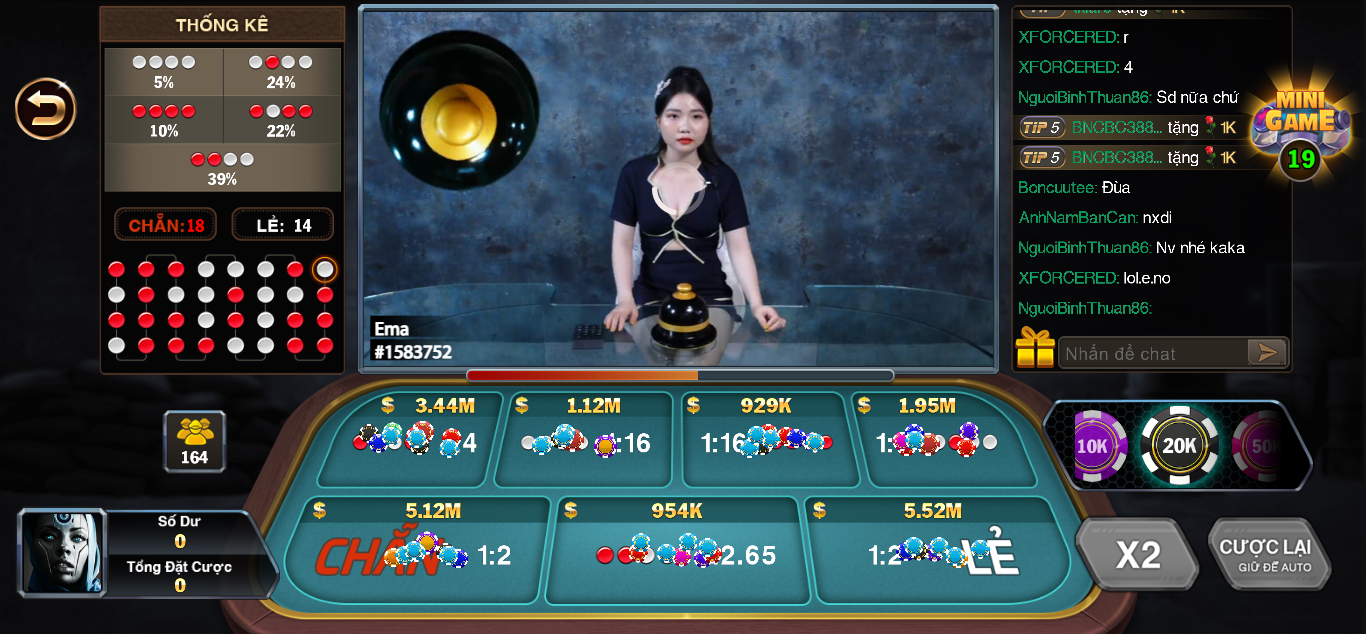Screen dimensions: 1366x634
Task: Double the bet with the X2 button
Action: pyautogui.click(x=1137, y=554)
